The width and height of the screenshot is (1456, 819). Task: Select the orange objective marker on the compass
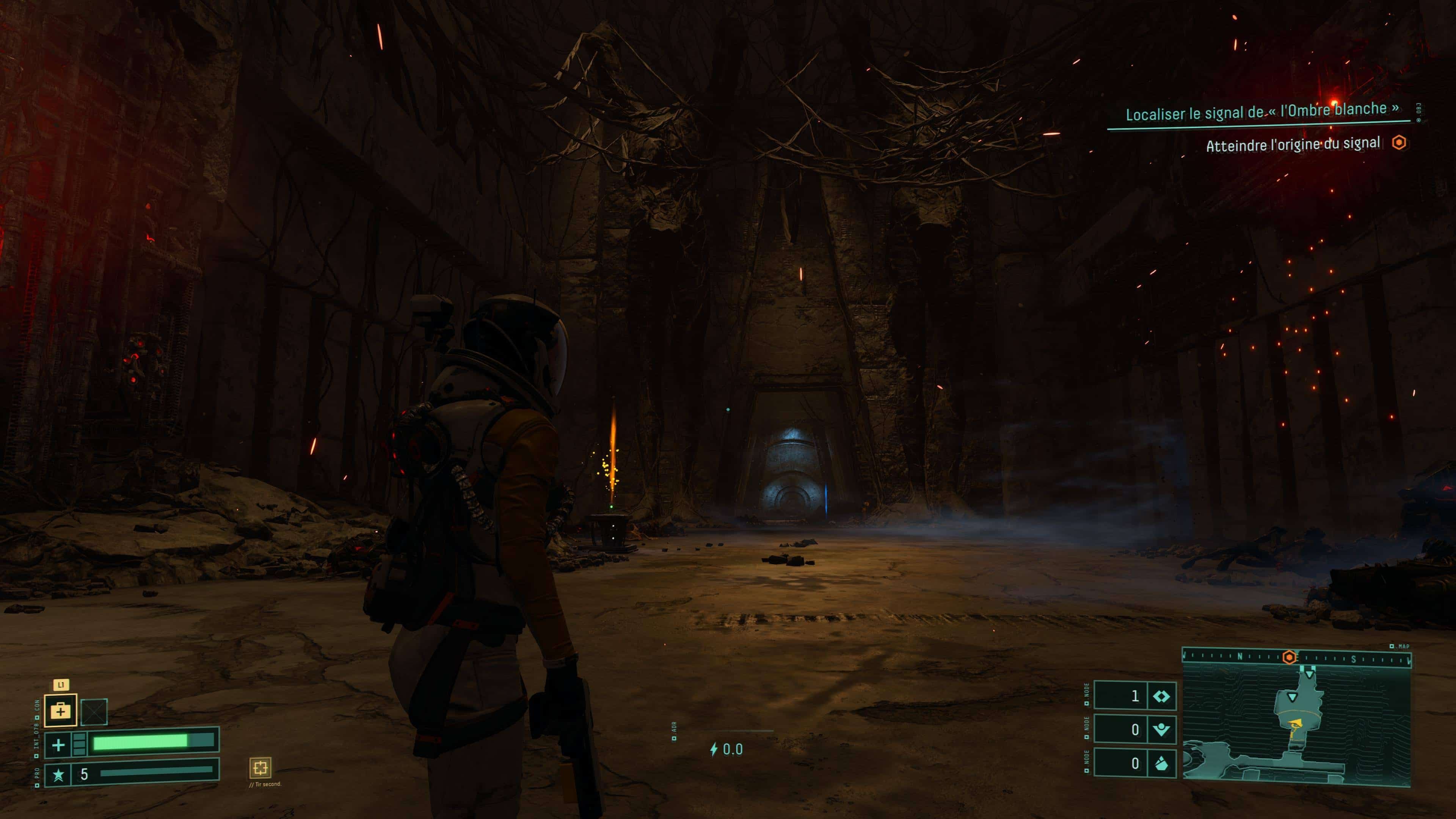point(1289,657)
